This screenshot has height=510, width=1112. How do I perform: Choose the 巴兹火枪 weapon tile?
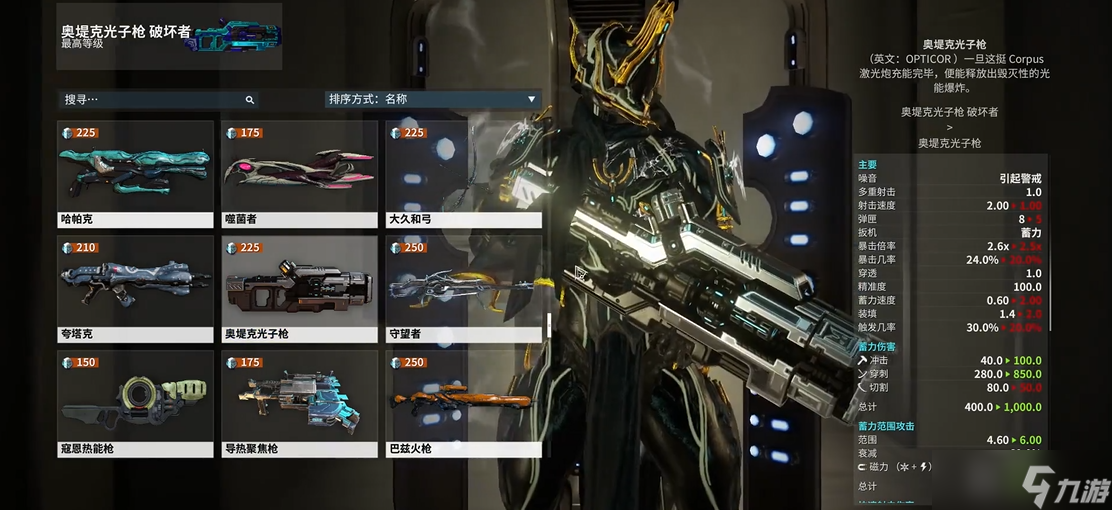463,404
